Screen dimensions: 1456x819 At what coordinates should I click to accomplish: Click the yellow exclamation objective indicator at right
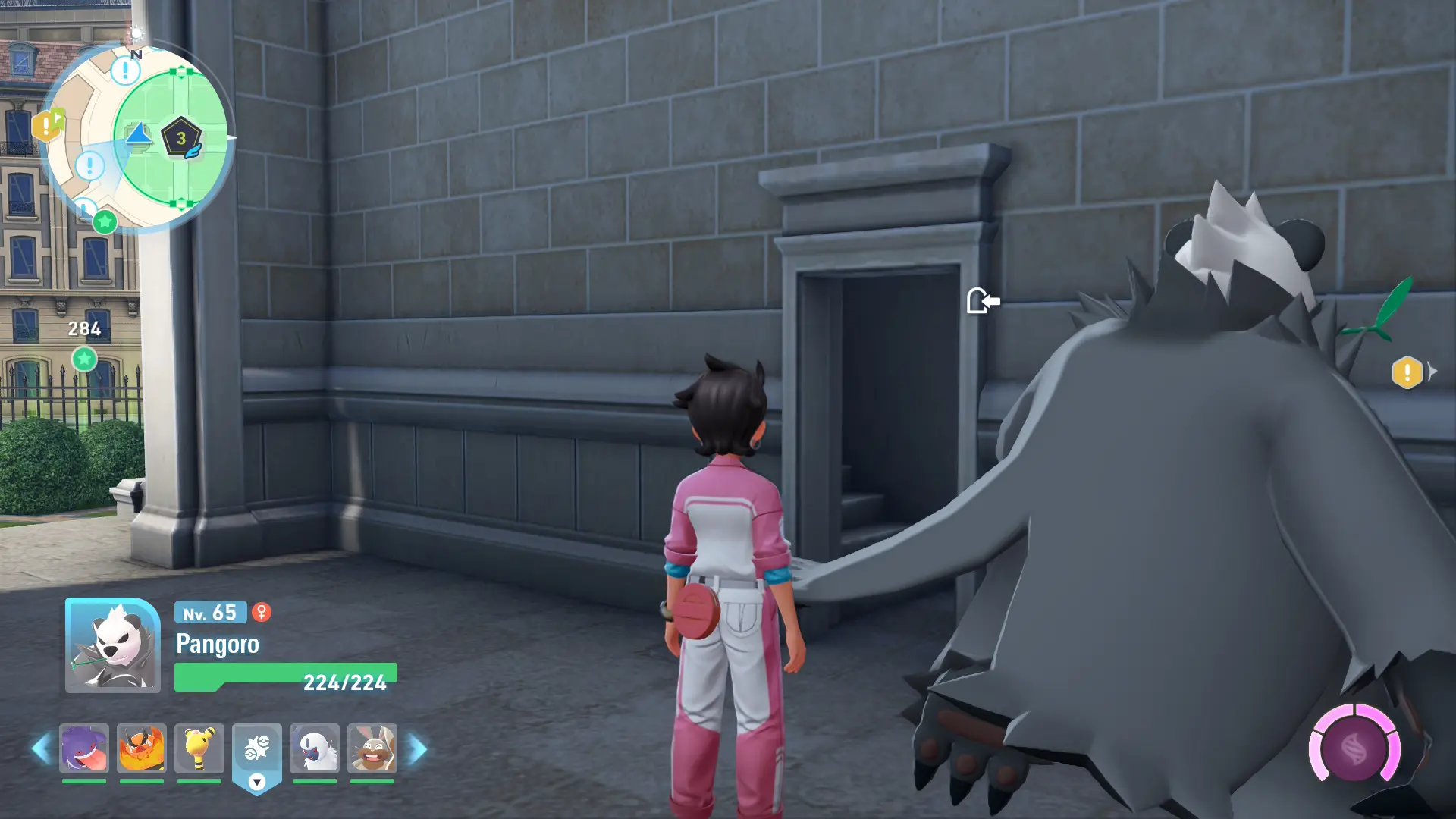1407,372
